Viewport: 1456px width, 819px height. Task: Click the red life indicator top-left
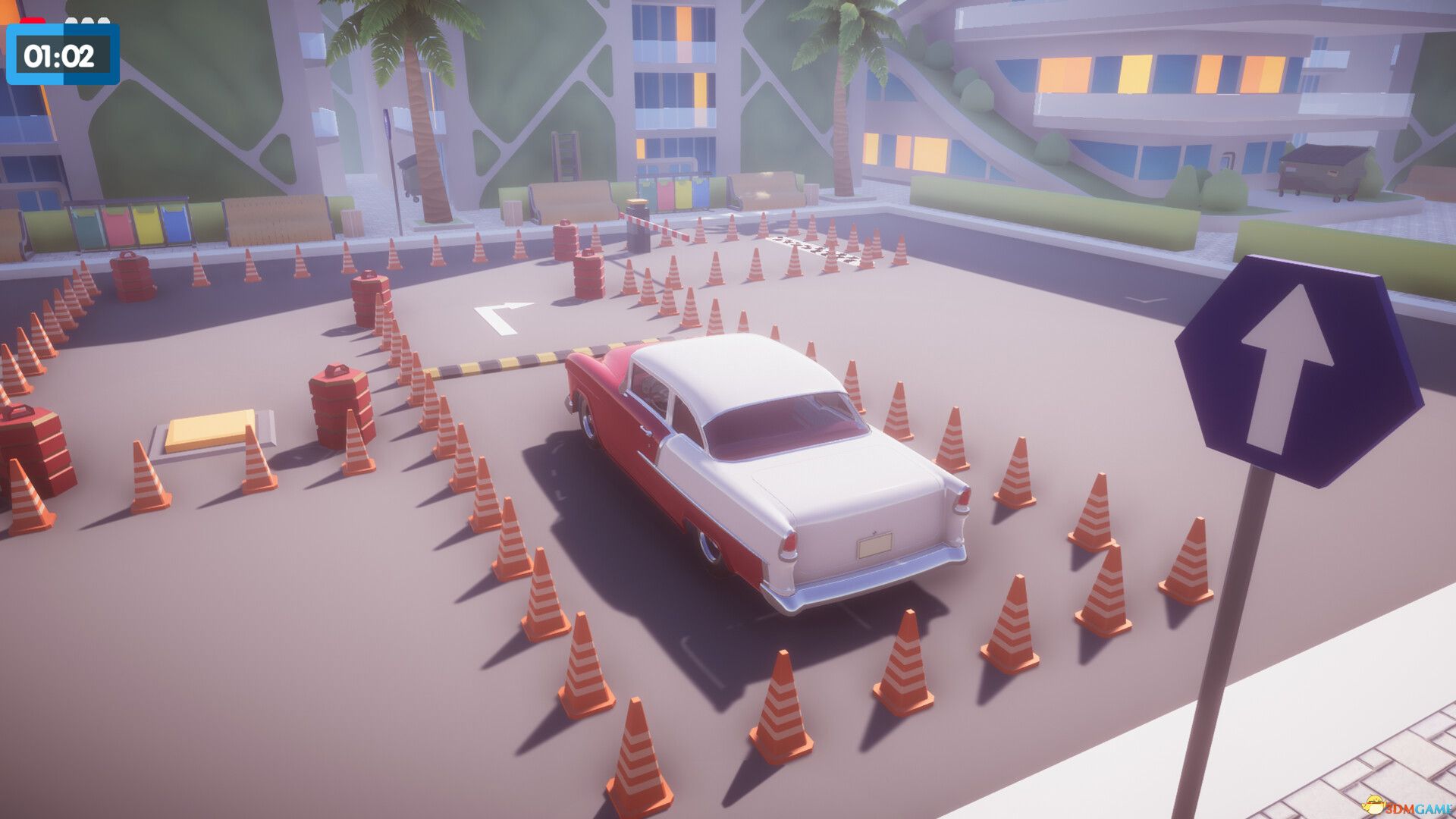(32, 20)
